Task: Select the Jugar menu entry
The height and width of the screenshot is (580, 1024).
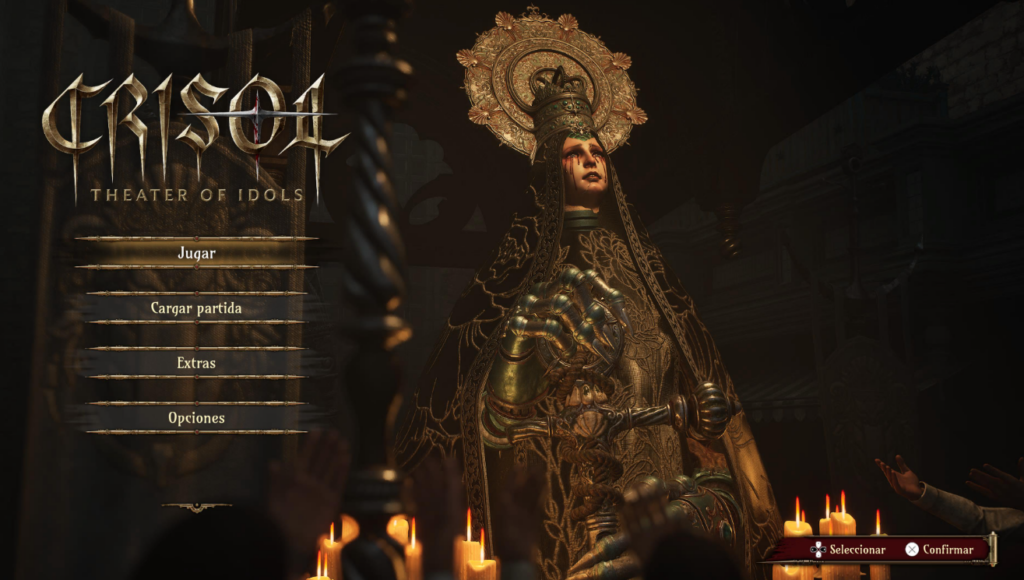Action: 196,253
